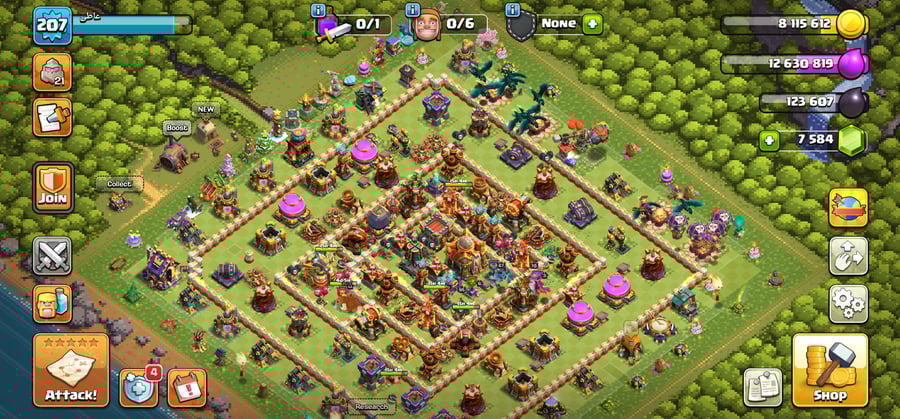
Task: Tap the Boost bubble
Action: click(x=176, y=128)
